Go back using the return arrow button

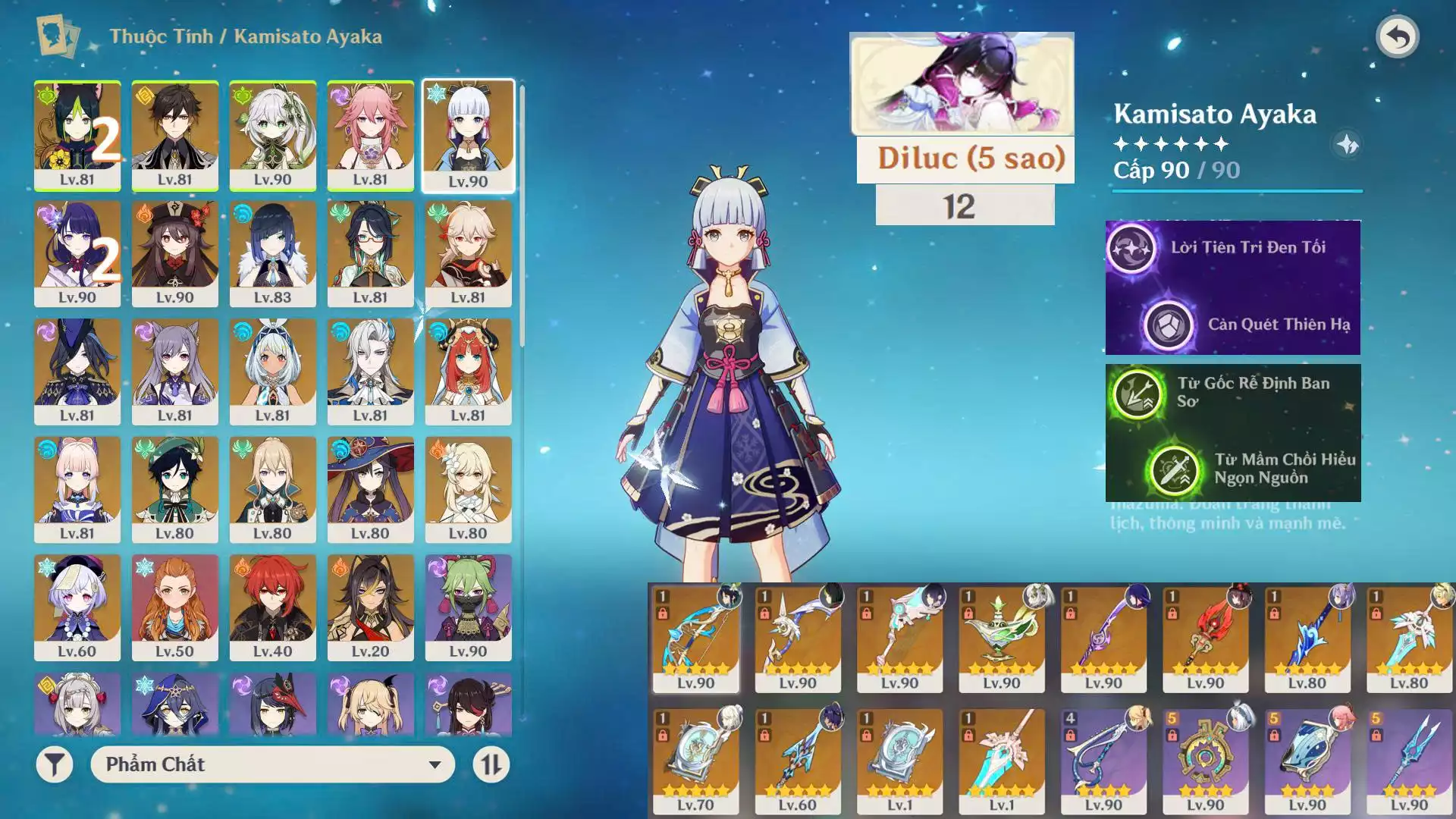click(x=1397, y=37)
